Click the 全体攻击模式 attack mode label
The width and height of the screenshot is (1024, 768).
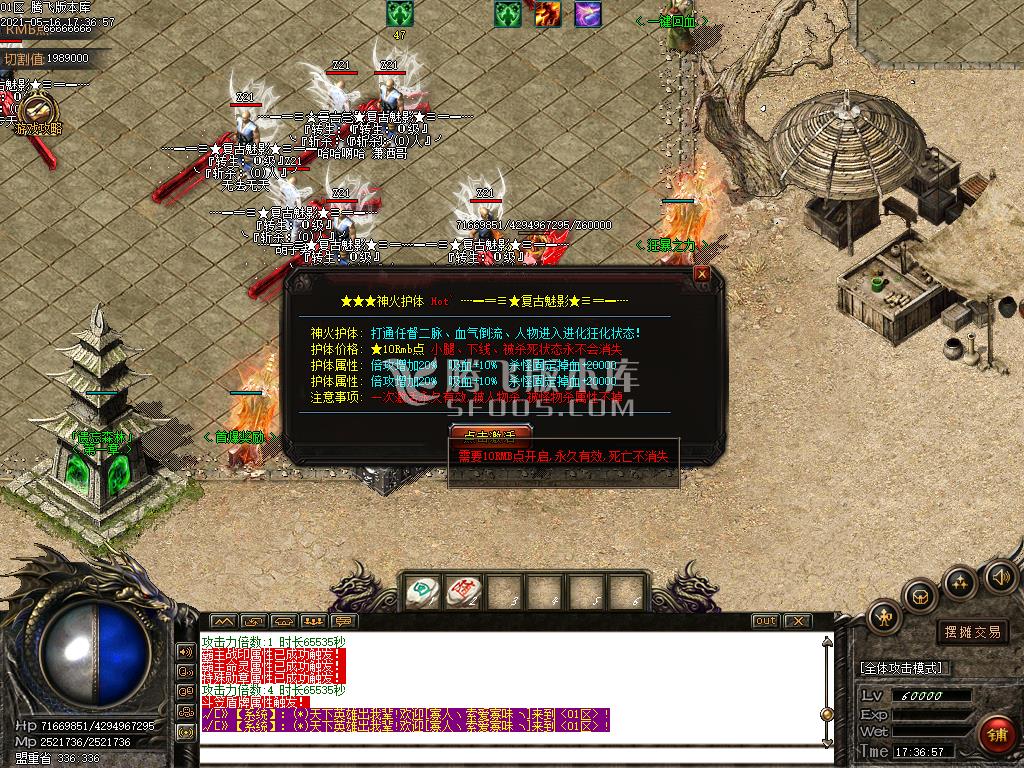pyautogui.click(x=901, y=668)
